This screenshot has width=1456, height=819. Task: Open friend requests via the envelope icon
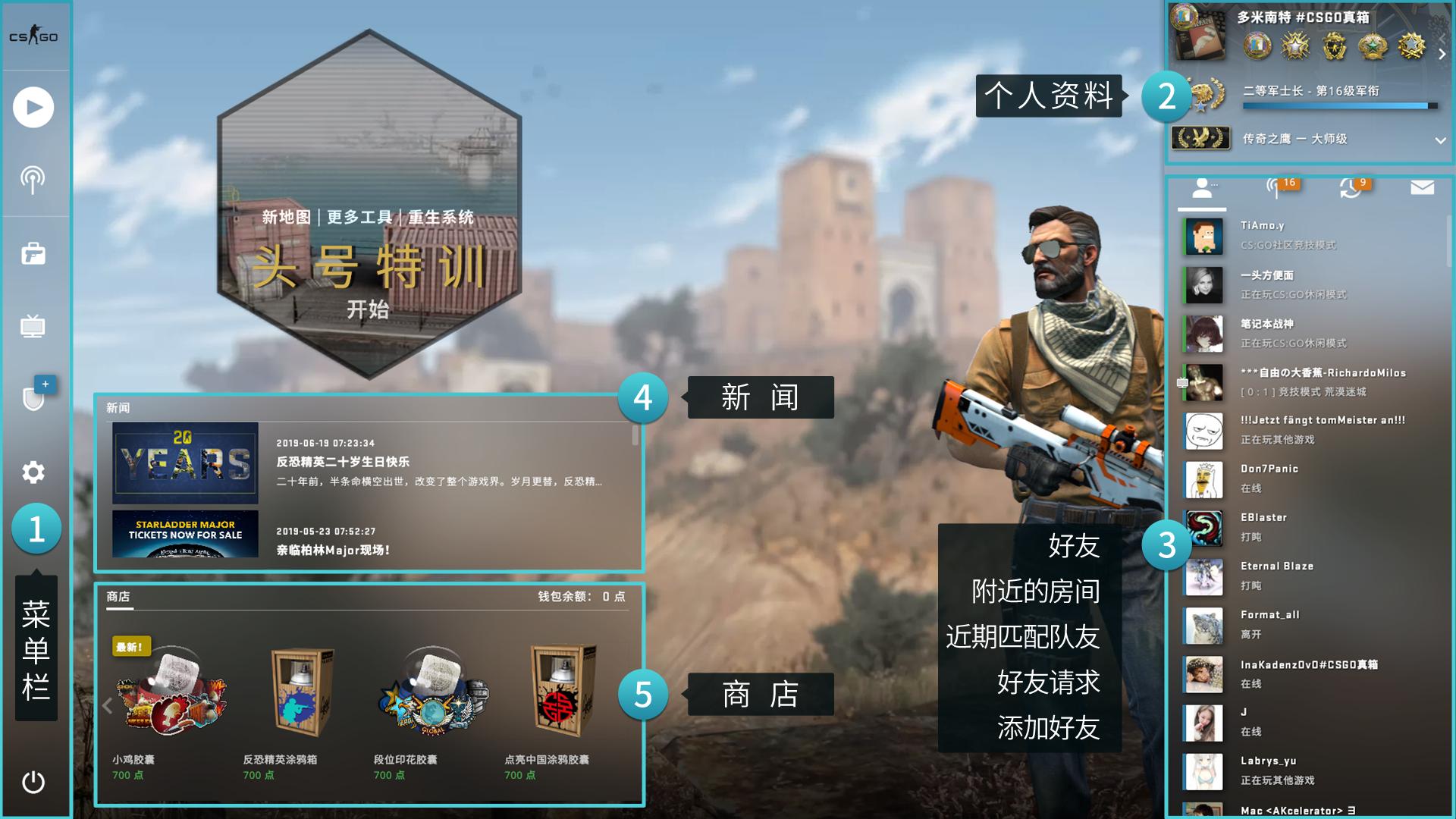click(x=1422, y=187)
